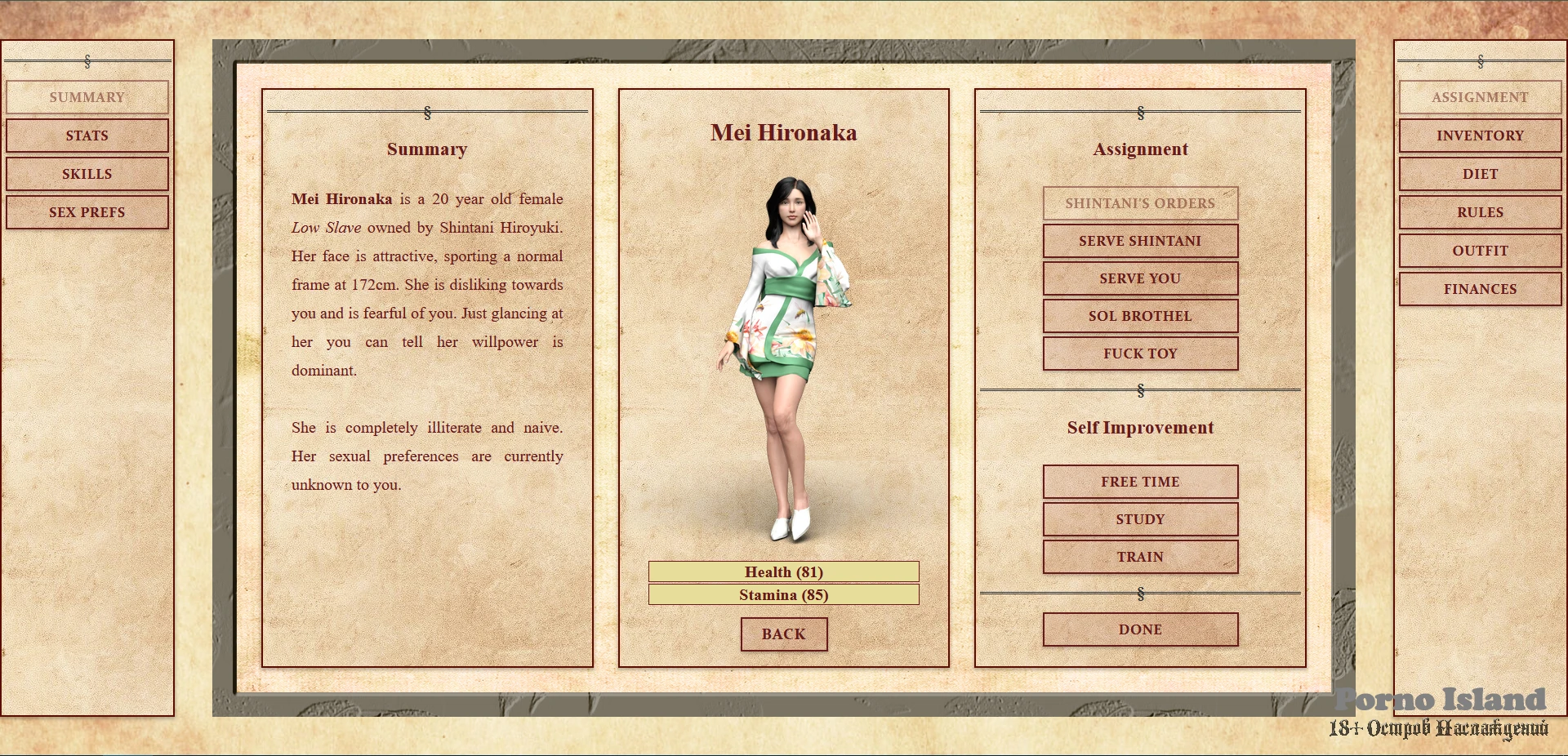
Task: Choose the Study assignment
Action: click(1140, 519)
